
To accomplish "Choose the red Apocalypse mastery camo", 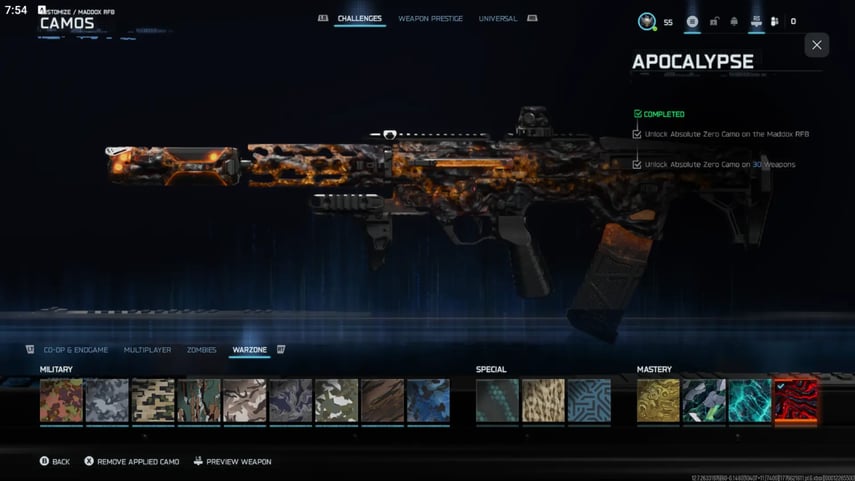I will (x=796, y=400).
